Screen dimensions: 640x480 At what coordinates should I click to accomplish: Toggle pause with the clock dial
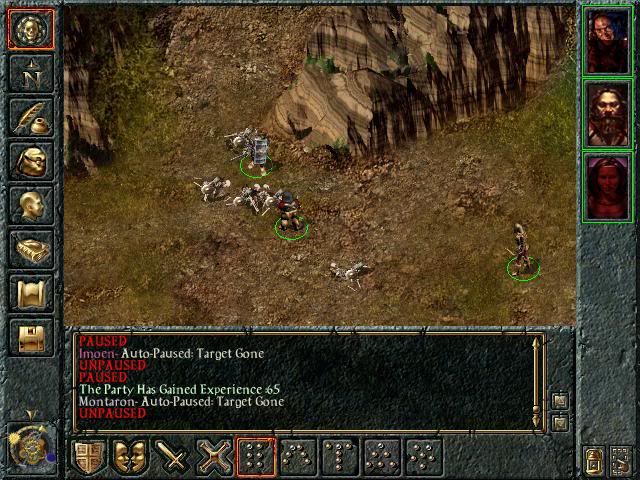[31, 443]
